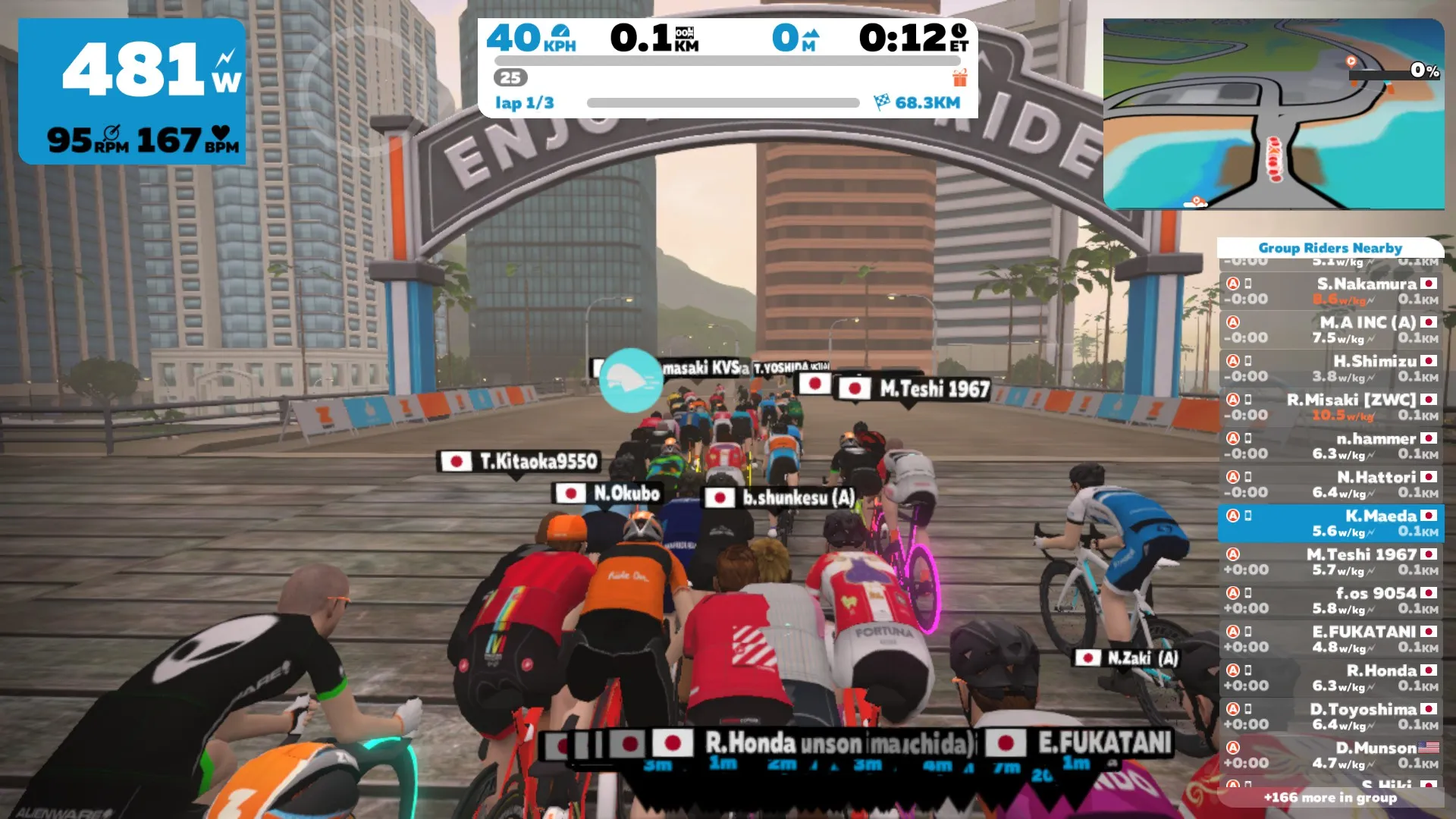Image resolution: width=1456 pixels, height=819 pixels.
Task: Pick R.Misaki [ZWC] rider row
Action: [x=1331, y=407]
